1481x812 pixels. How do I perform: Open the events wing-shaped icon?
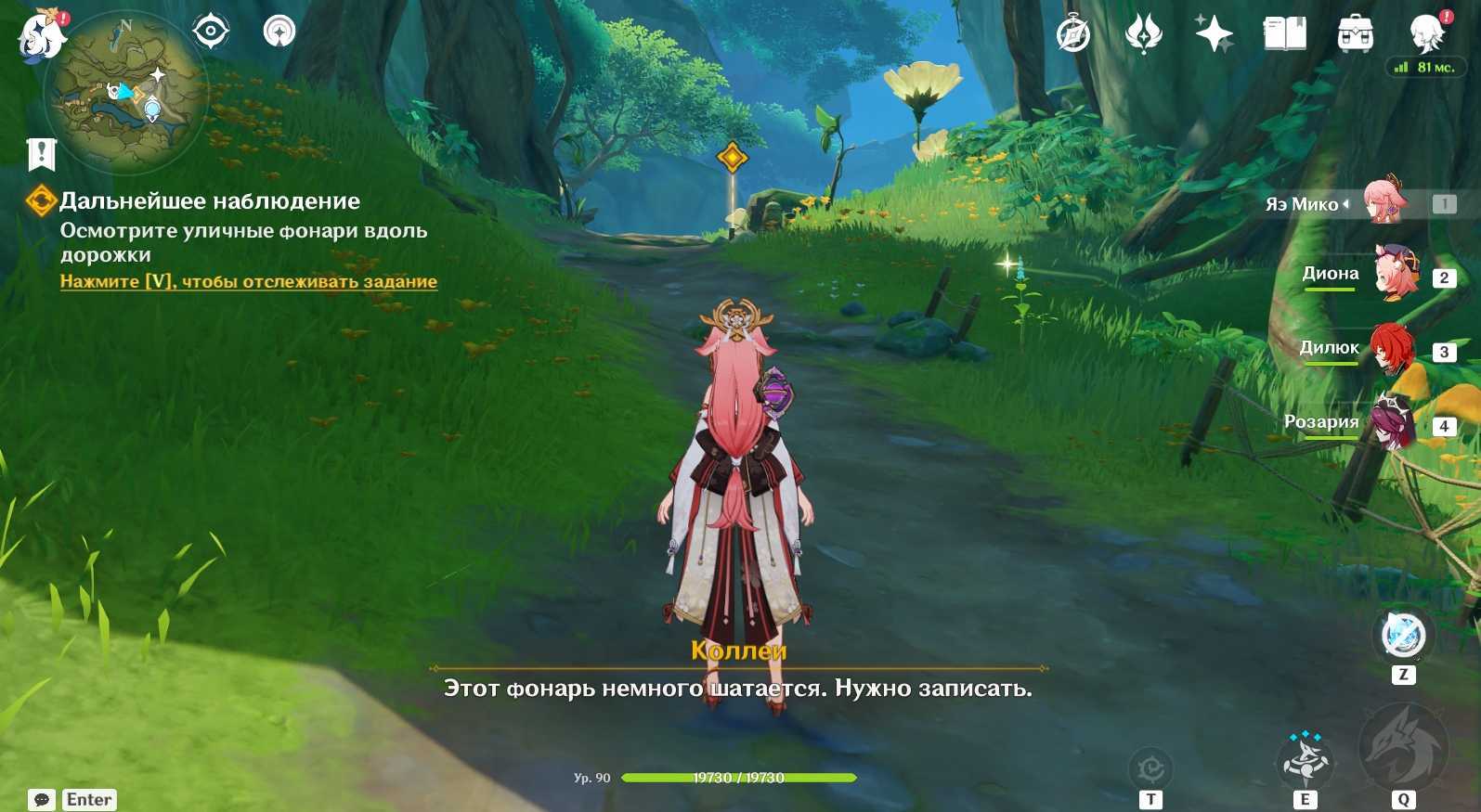(x=1143, y=35)
